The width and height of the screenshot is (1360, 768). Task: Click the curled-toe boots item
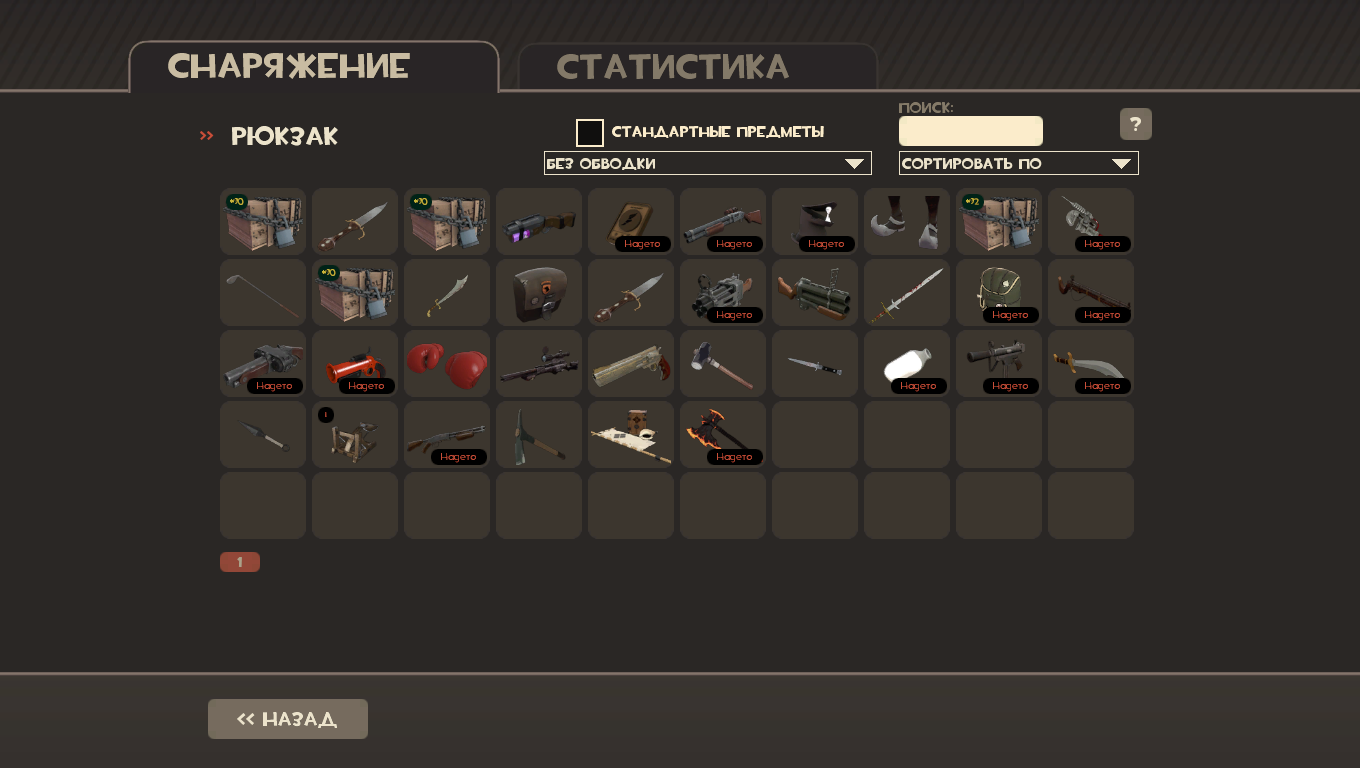pos(907,221)
